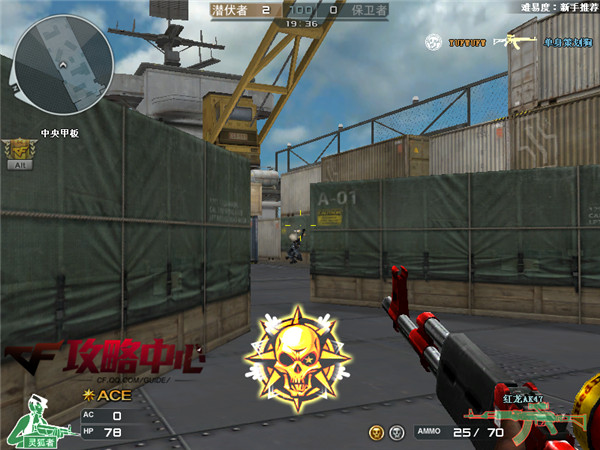This screenshot has width=600, height=450.
Task: Select the 潜伏者 team score panel
Action: (x=241, y=10)
